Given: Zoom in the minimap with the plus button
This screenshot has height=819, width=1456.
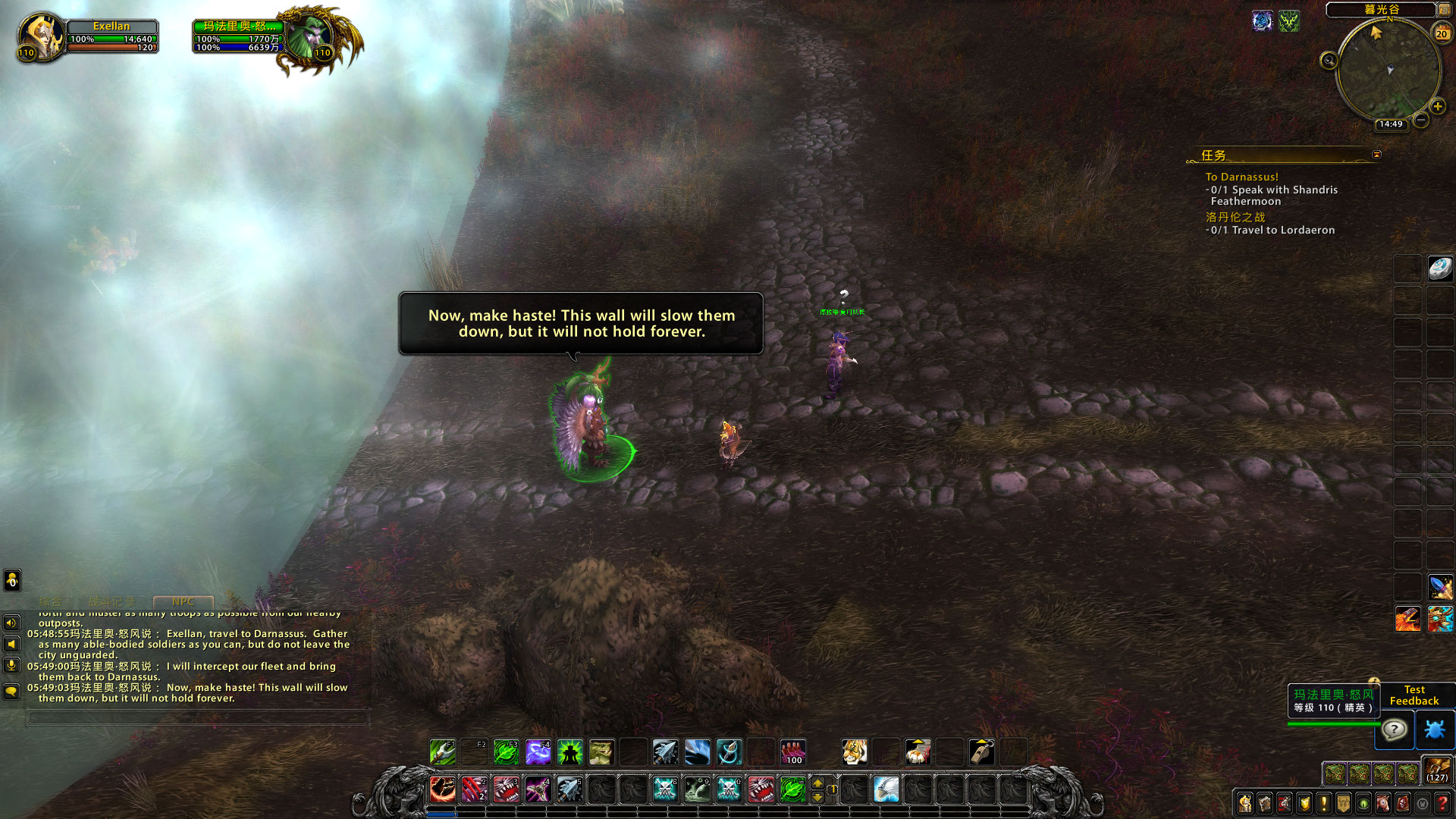Looking at the screenshot, I should click(1437, 107).
